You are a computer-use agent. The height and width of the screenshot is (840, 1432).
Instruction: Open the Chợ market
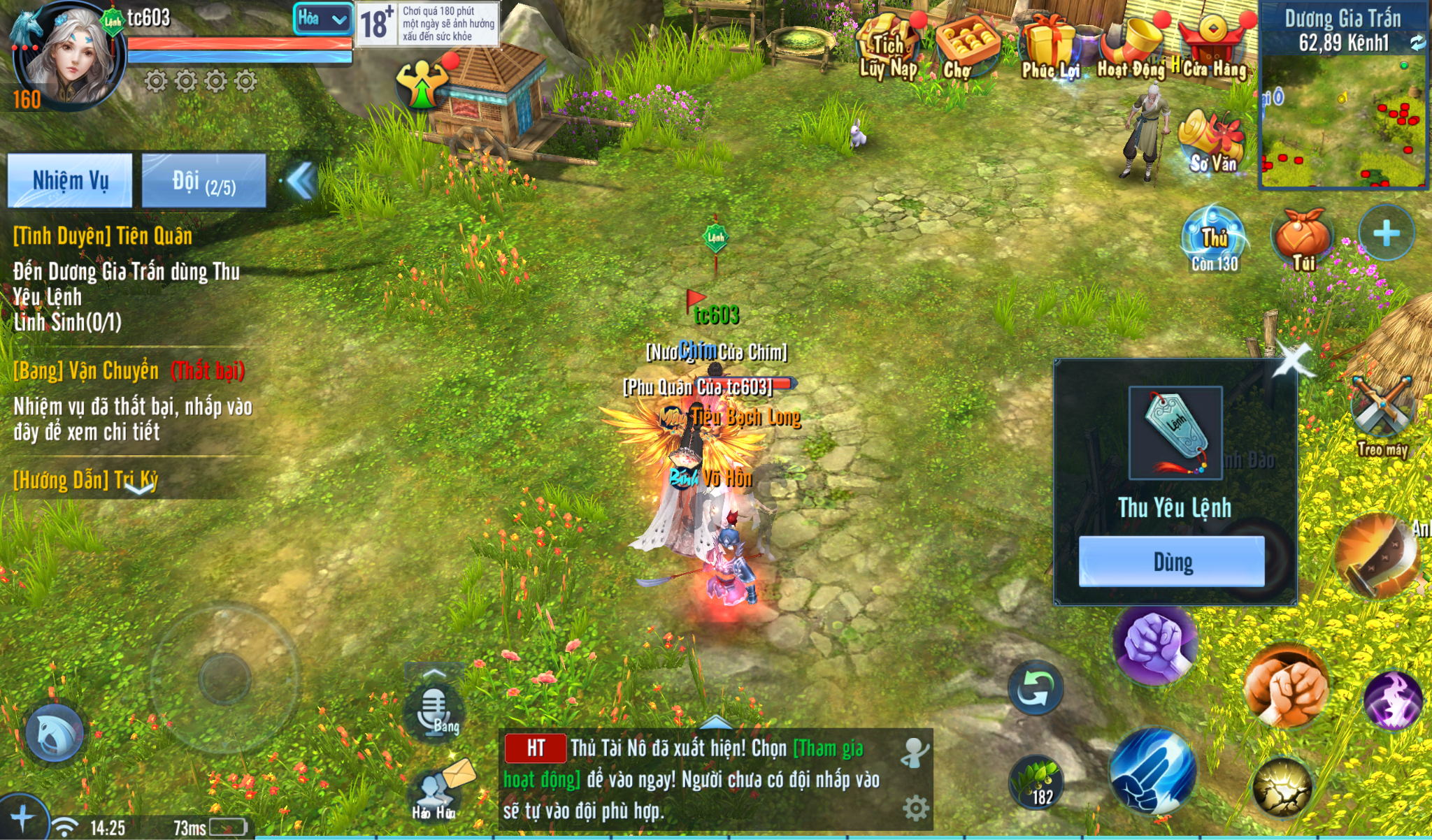point(966,48)
